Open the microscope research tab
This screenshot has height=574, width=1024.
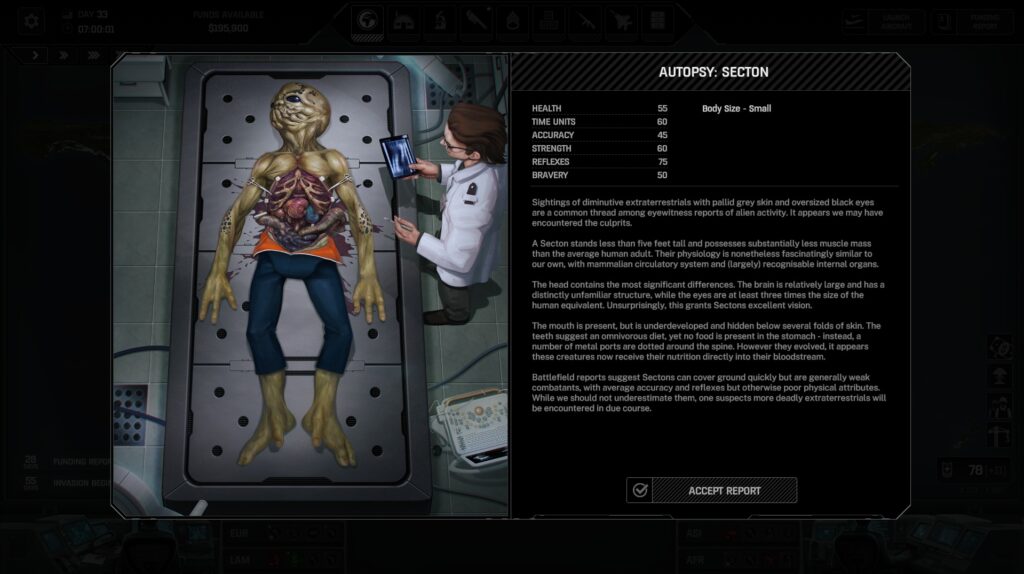point(440,21)
